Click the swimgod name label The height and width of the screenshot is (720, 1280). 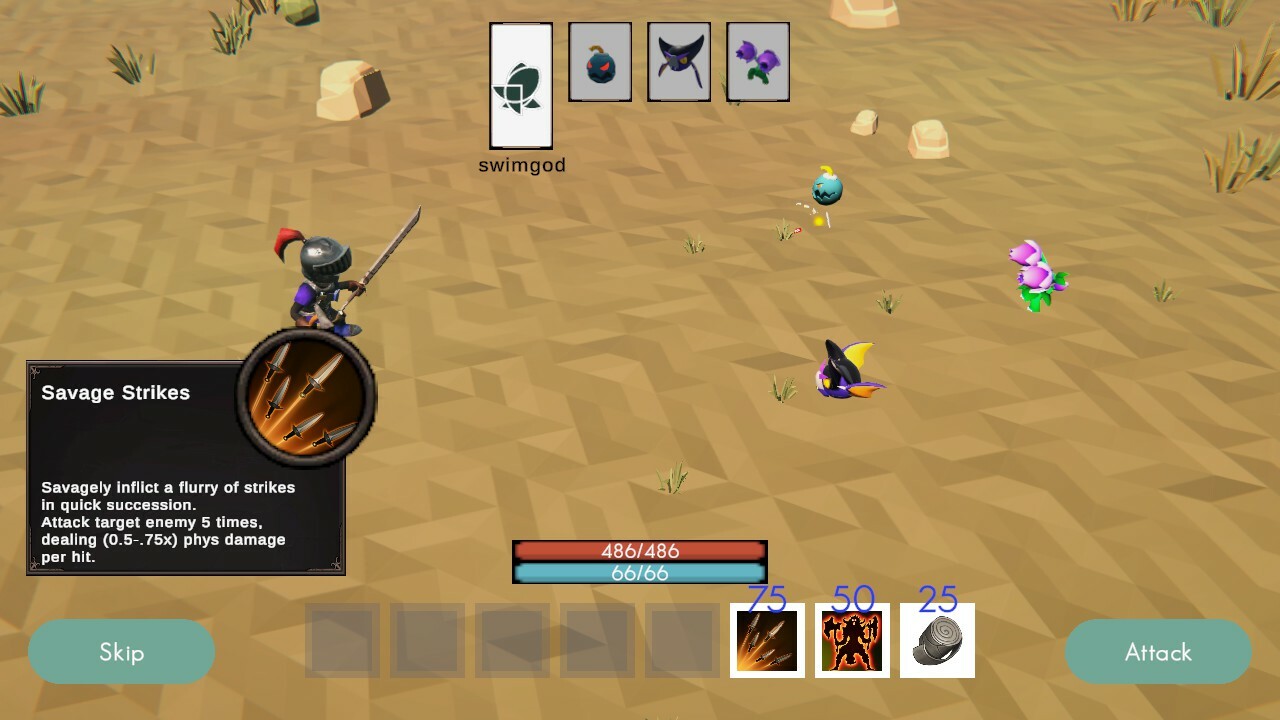click(x=521, y=164)
